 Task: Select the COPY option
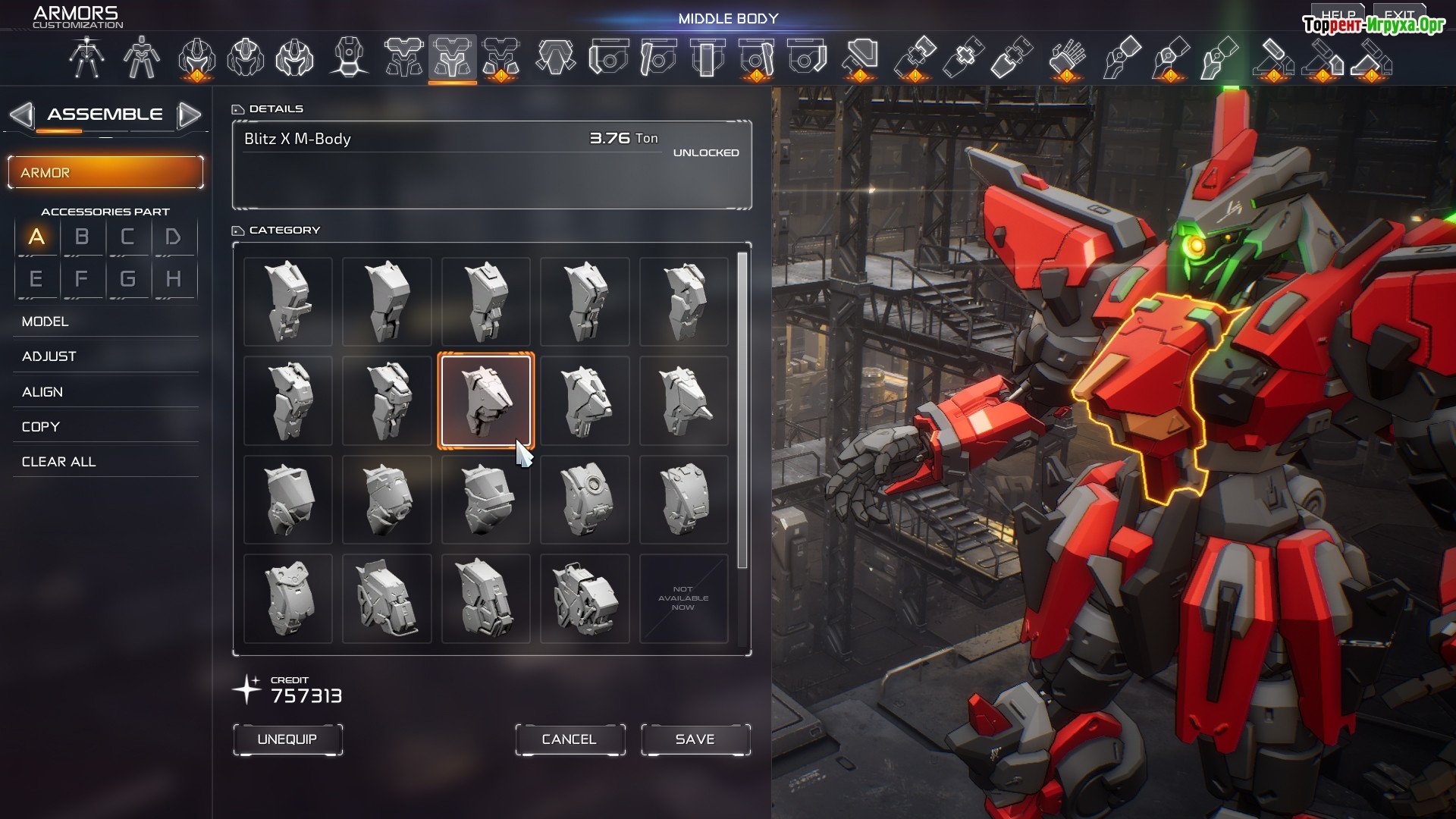point(41,427)
